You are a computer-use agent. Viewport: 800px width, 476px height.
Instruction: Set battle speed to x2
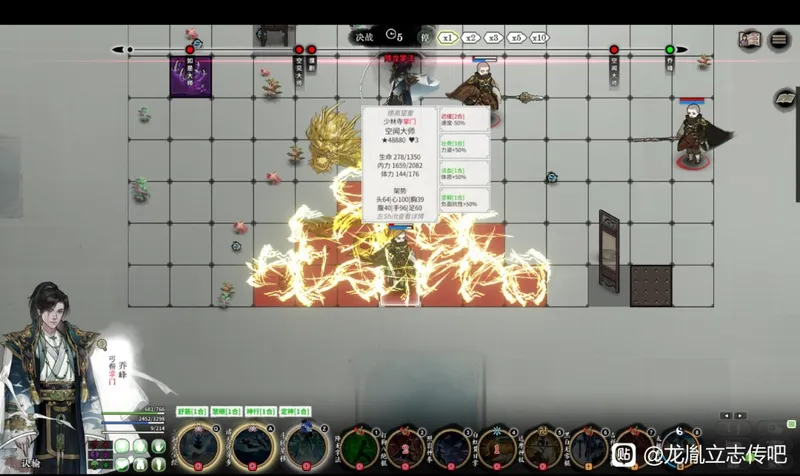point(471,37)
